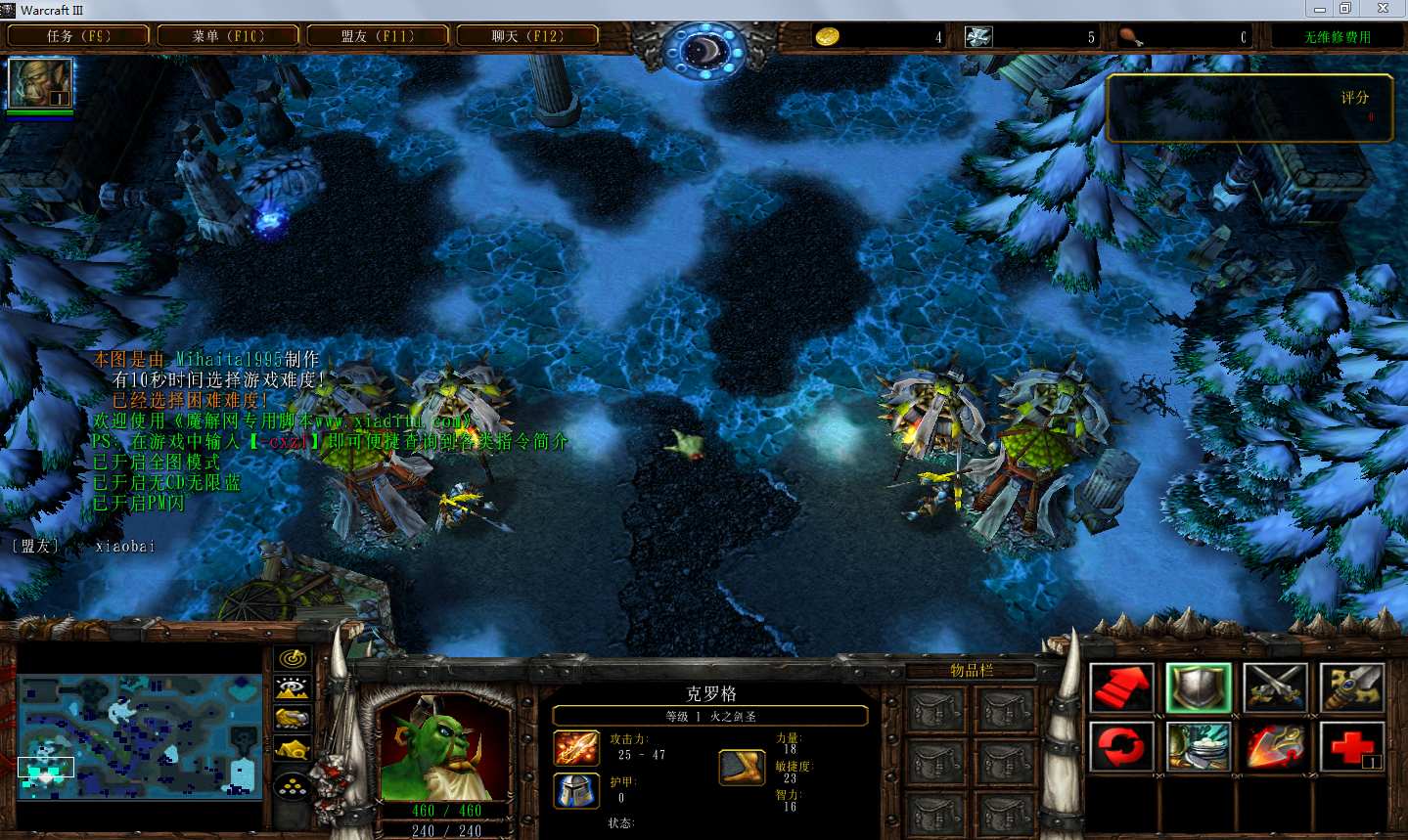Use the plates and cleaver ability

coord(1199,747)
